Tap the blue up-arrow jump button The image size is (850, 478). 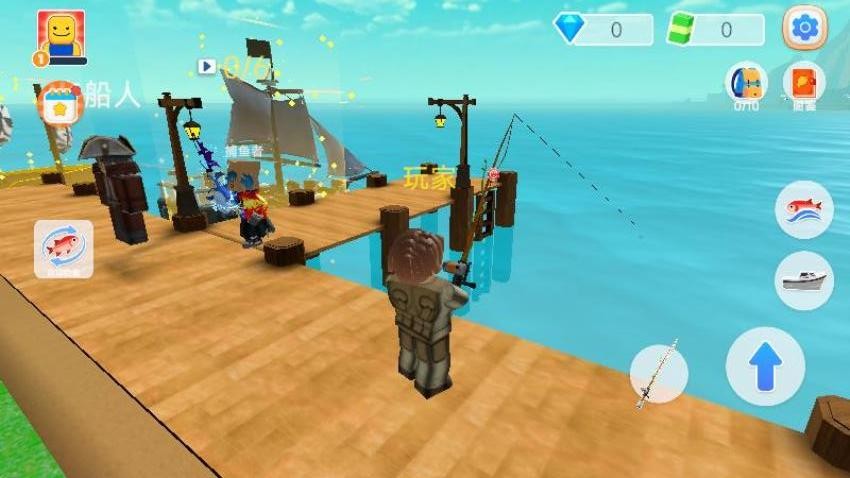click(x=765, y=366)
